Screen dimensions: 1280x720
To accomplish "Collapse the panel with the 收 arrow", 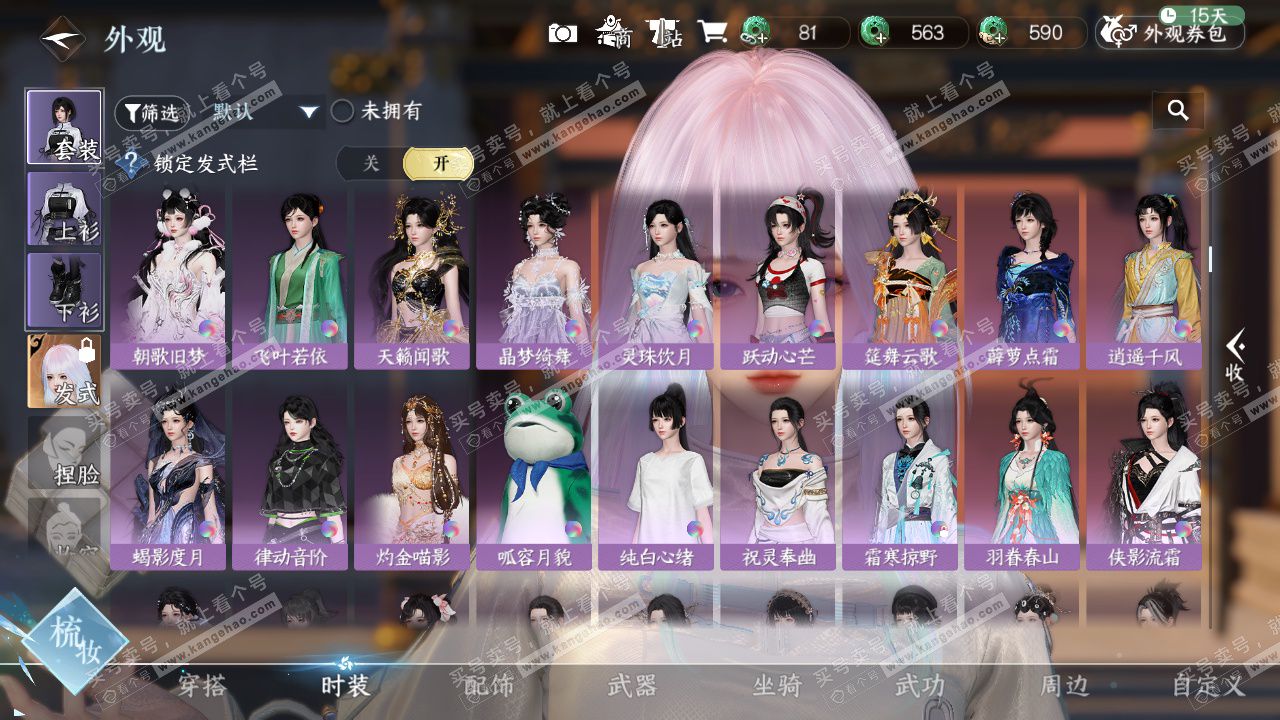I will point(1235,355).
